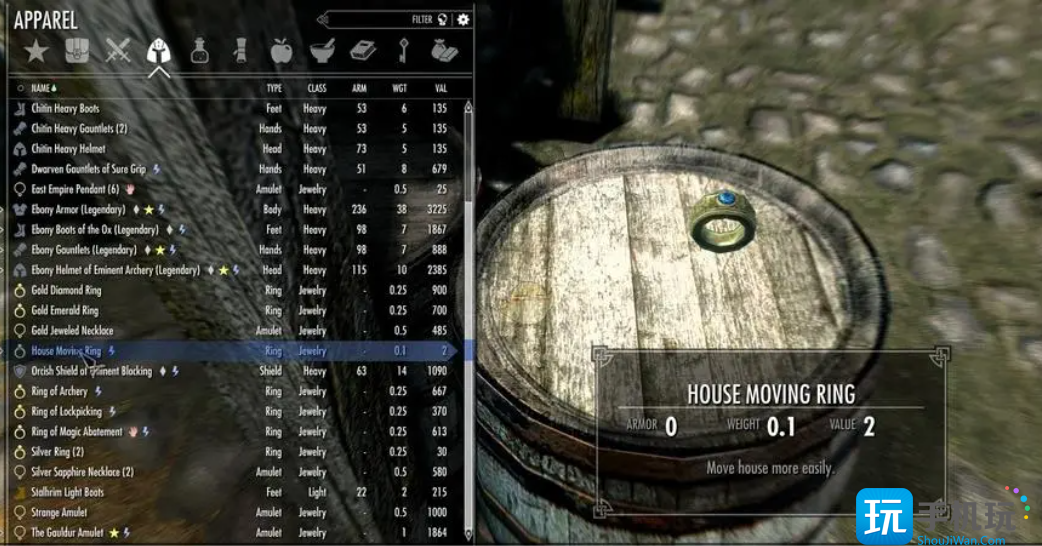Switch to the weapons crossed-swords category

coord(118,50)
